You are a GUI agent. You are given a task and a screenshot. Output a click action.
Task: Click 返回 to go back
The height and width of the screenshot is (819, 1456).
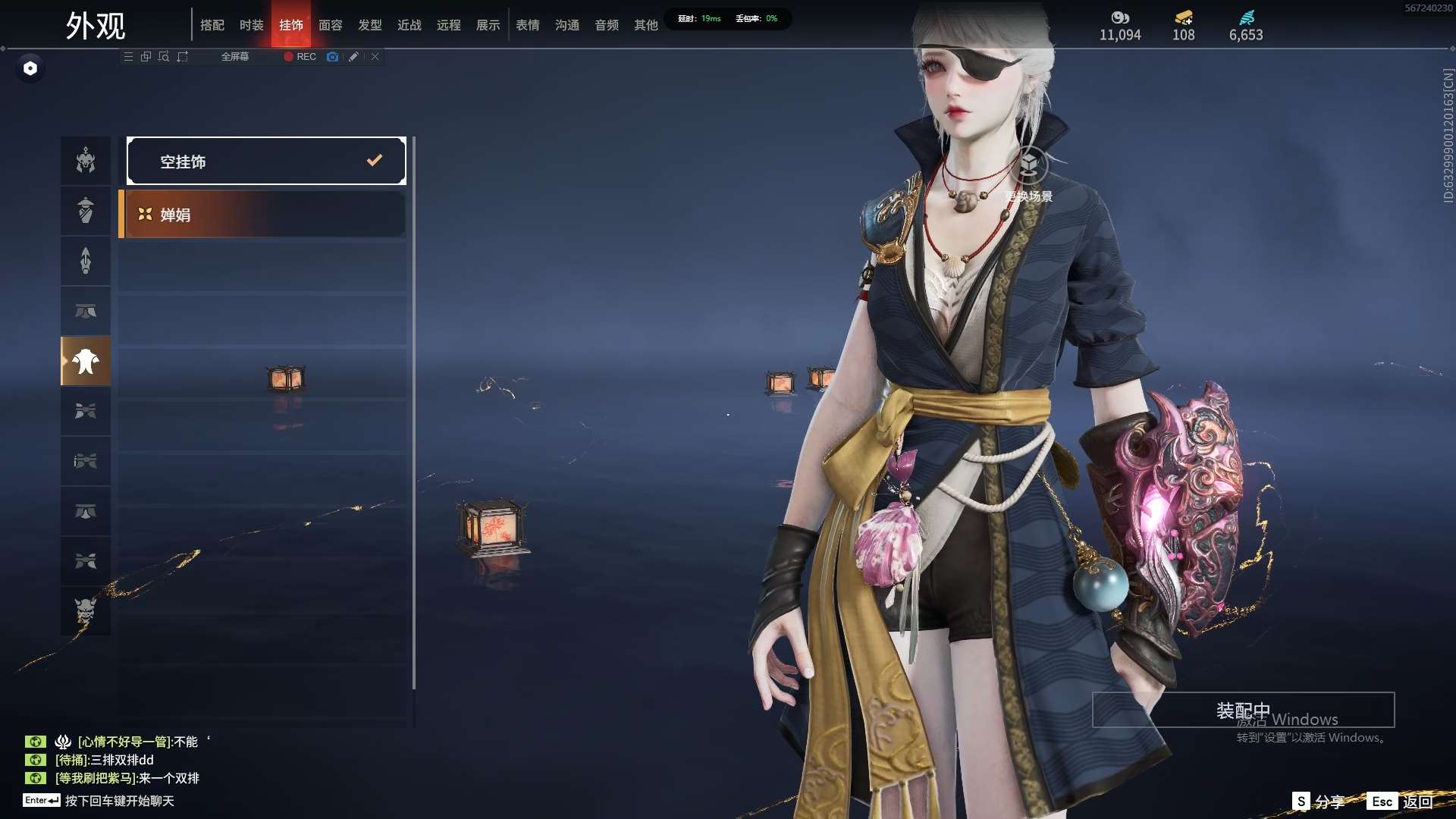tap(1417, 802)
